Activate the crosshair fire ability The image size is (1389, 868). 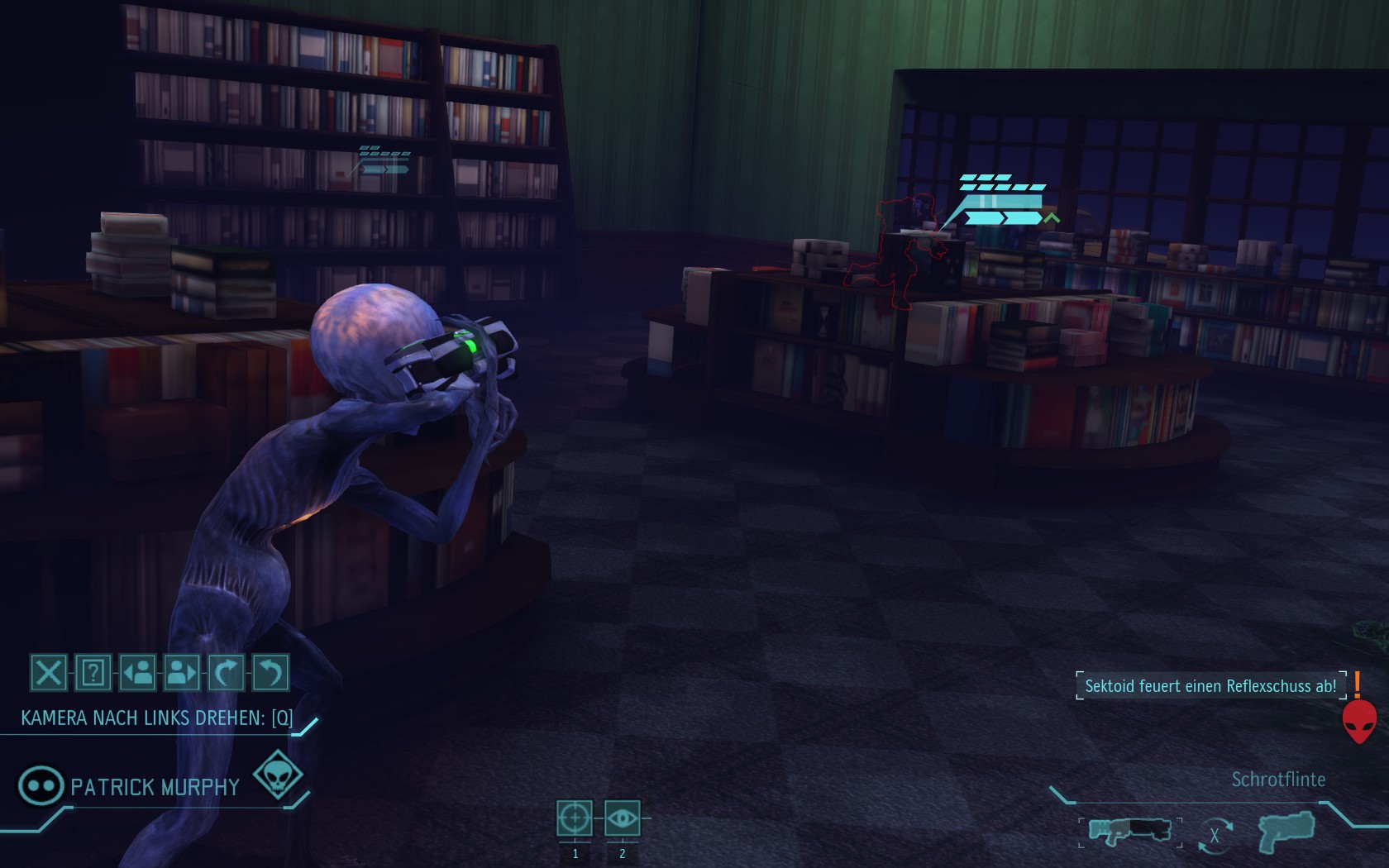[575, 818]
